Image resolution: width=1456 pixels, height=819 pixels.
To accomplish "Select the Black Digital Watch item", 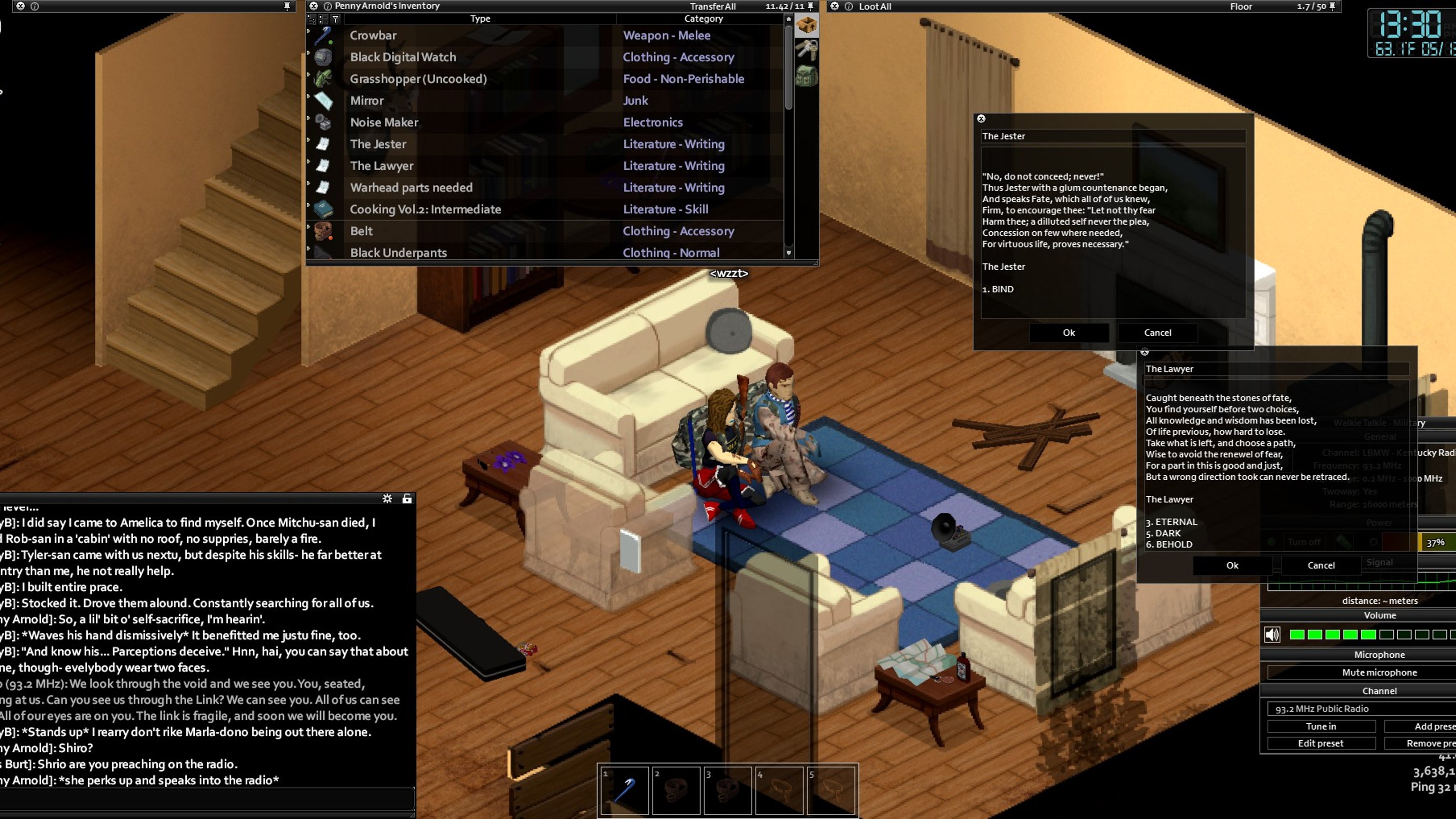I will (402, 57).
